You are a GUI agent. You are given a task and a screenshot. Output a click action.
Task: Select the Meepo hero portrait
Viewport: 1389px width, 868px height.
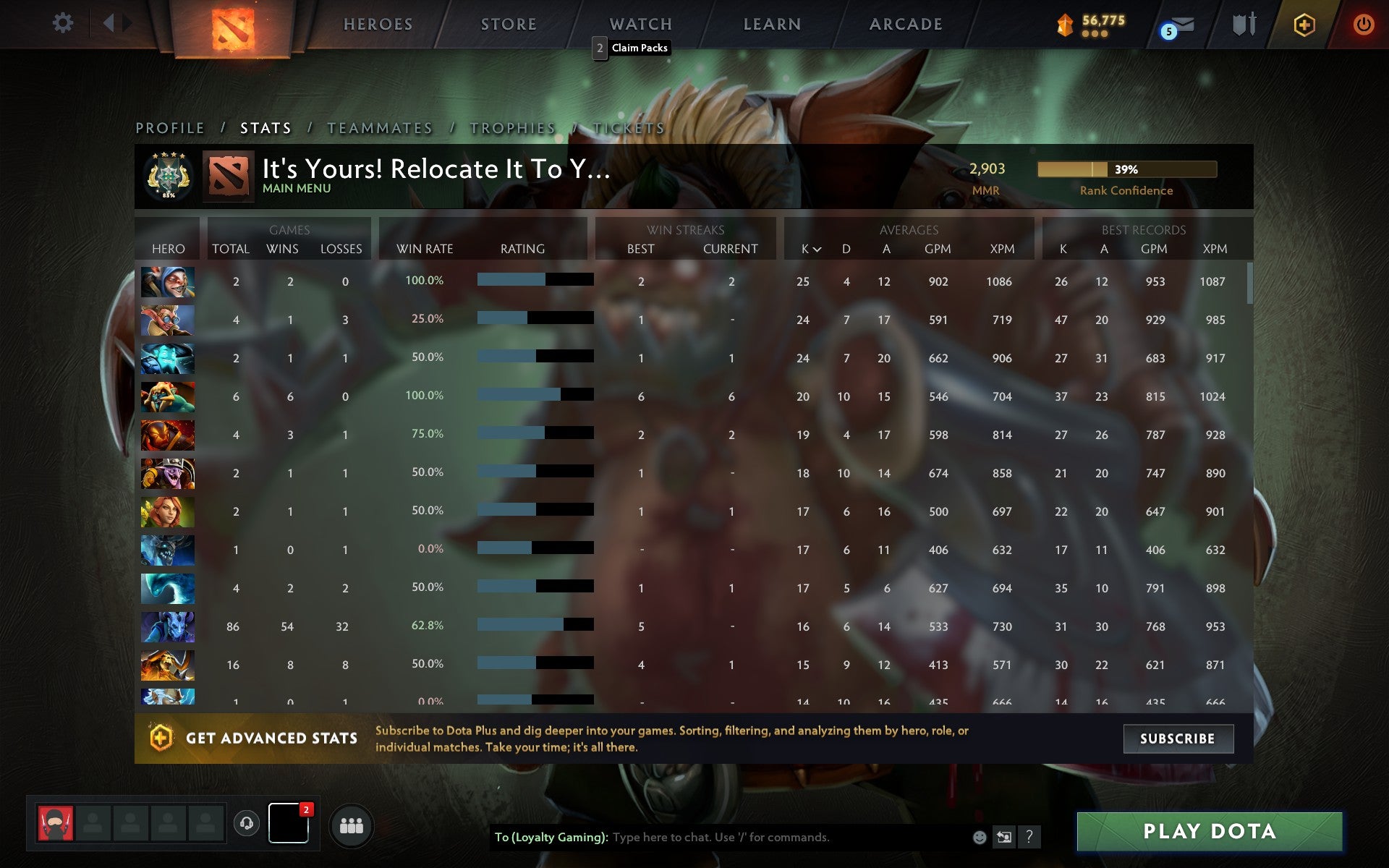click(x=167, y=282)
